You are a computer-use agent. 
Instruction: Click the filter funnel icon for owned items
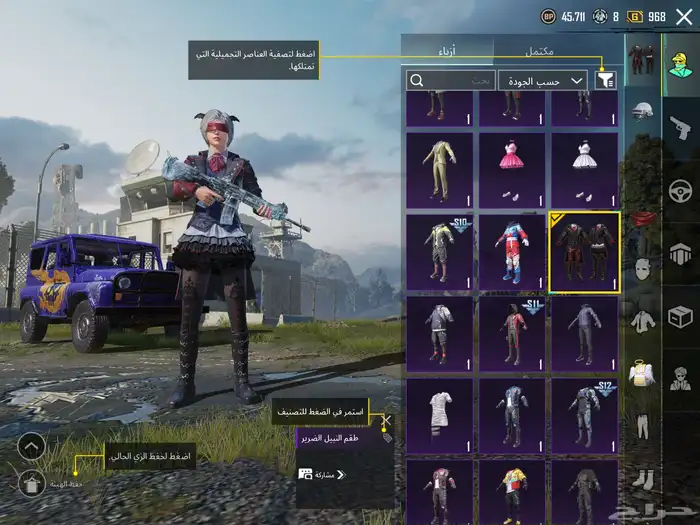pyautogui.click(x=606, y=80)
